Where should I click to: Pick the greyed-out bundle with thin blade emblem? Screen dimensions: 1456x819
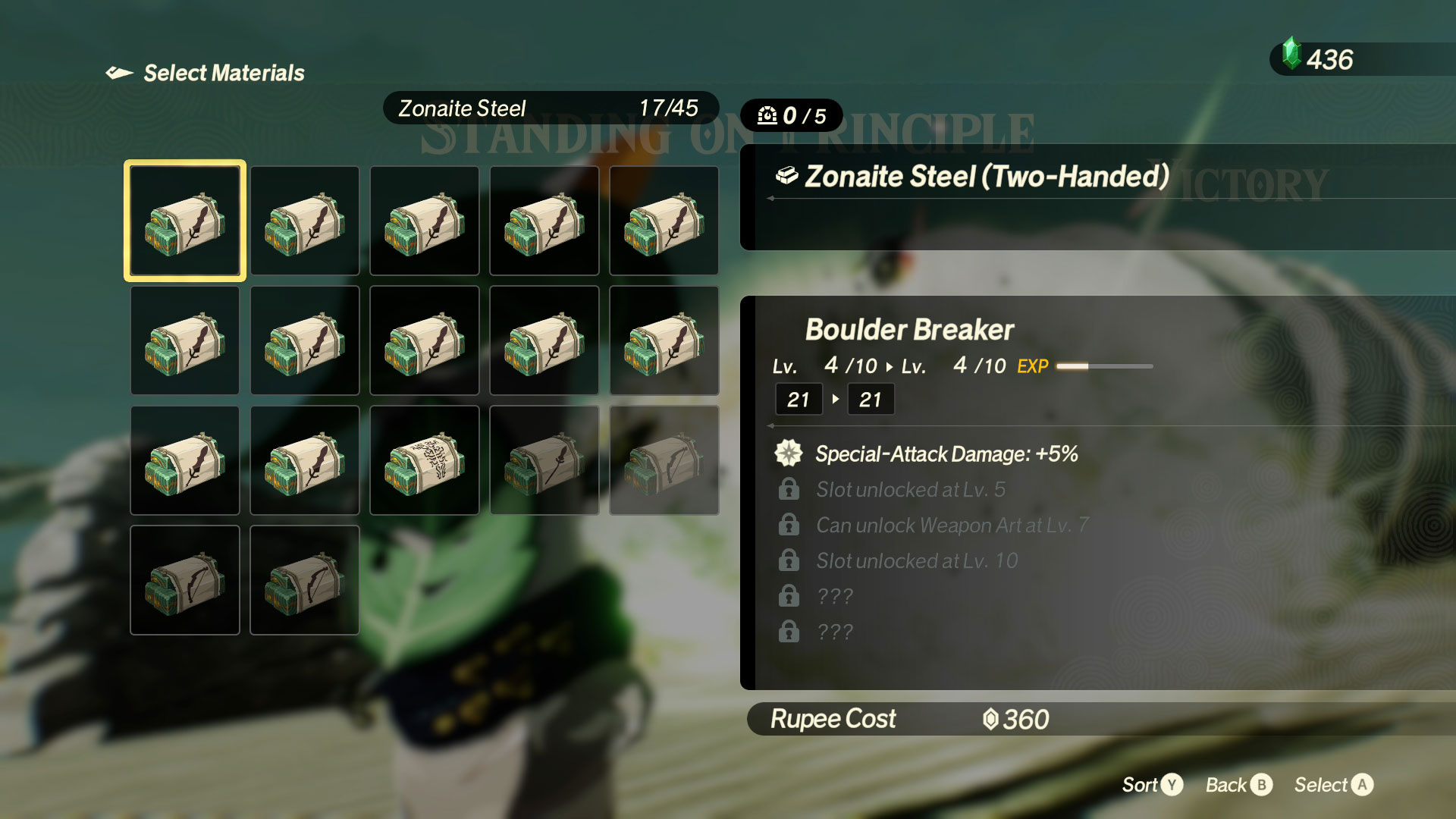tap(544, 460)
